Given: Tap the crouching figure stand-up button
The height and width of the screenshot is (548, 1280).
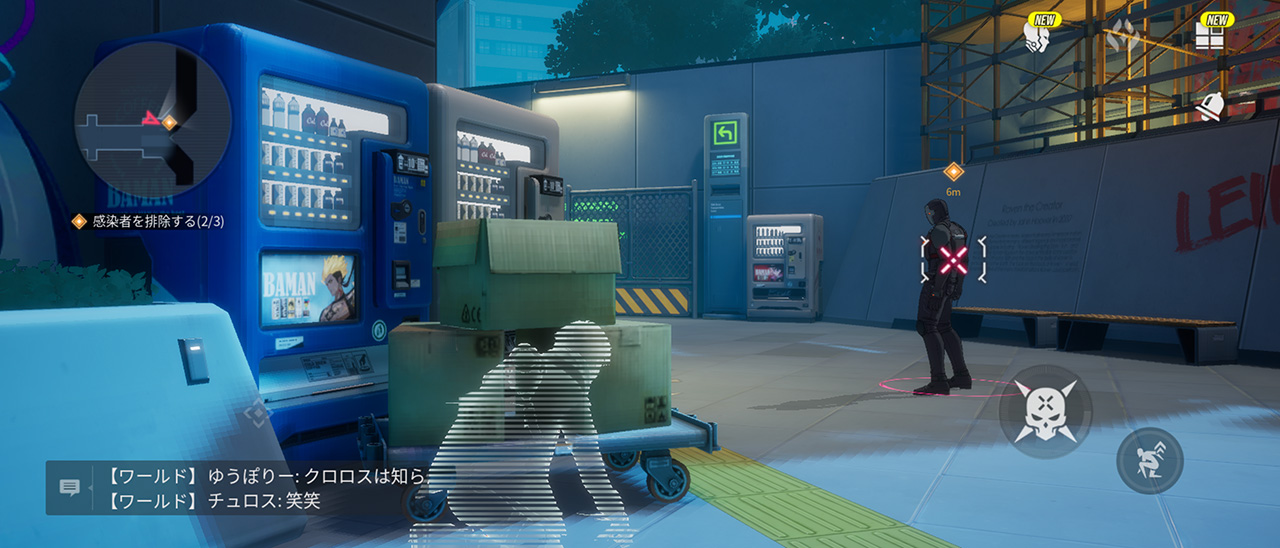Looking at the screenshot, I should [x=1149, y=460].
